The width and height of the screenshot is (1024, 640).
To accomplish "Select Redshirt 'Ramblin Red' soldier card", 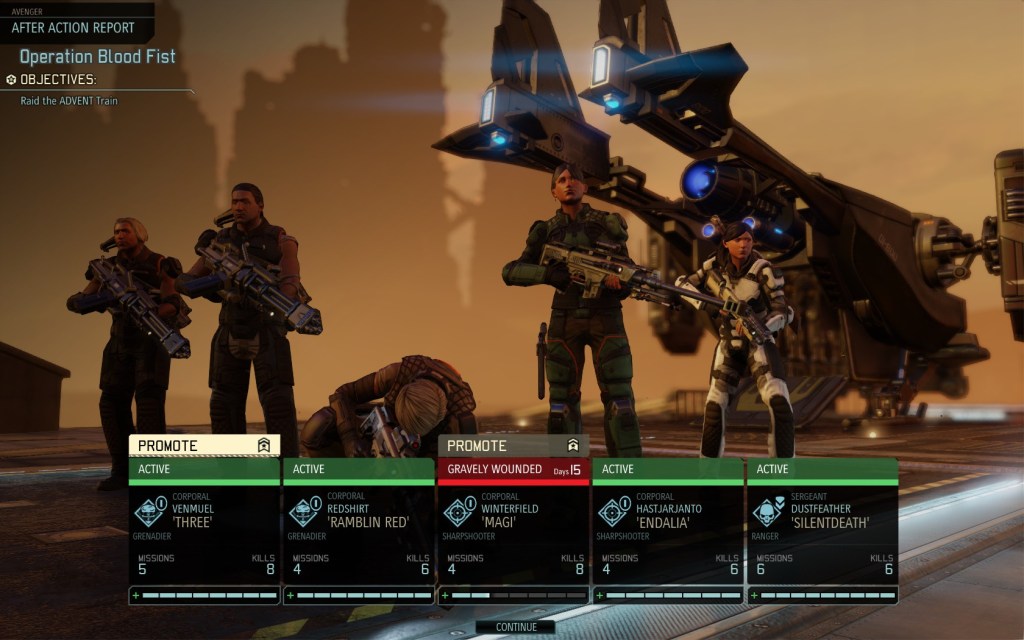I will click(358, 530).
